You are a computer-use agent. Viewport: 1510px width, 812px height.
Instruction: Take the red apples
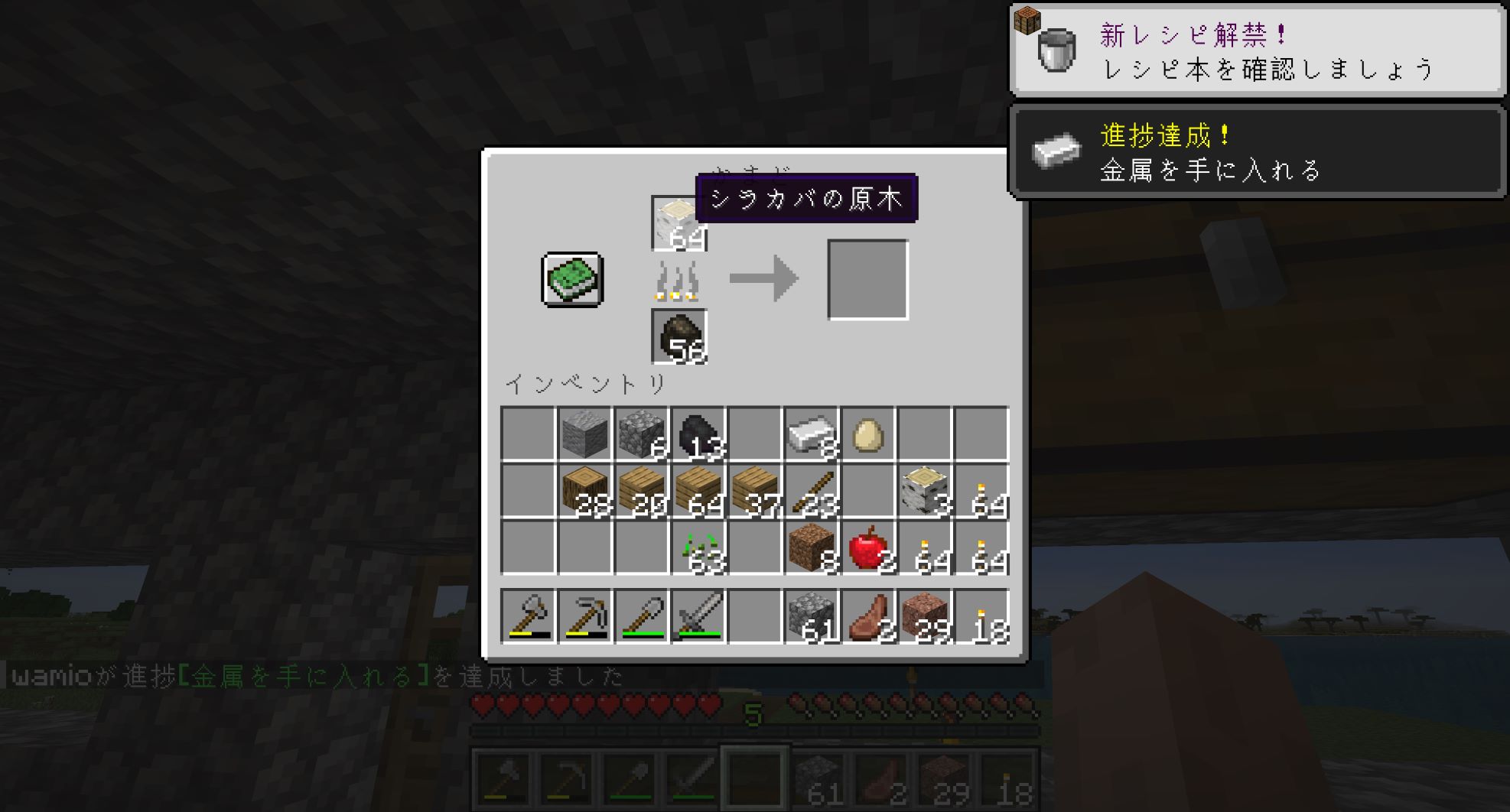click(x=867, y=547)
